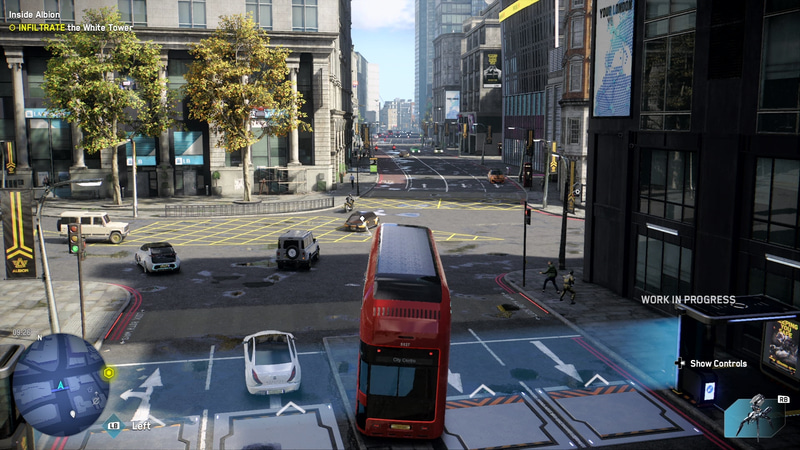Click the player arrow on the minimap

pos(59,385)
